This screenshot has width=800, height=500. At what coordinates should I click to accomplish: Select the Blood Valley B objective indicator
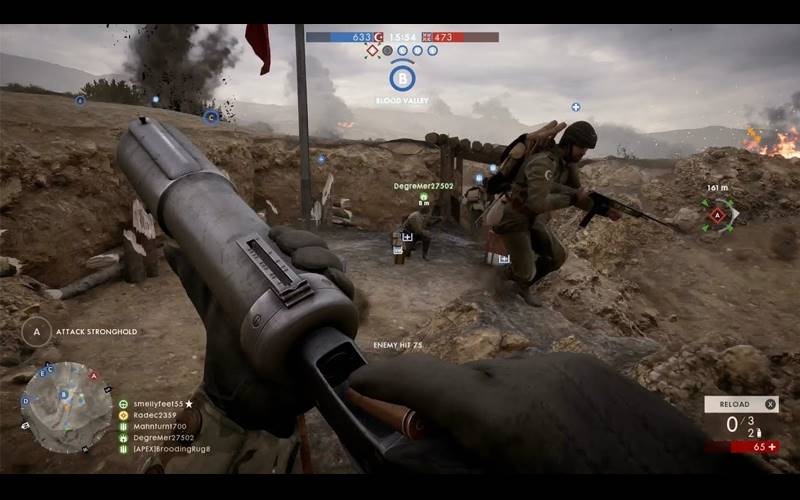[x=402, y=77]
